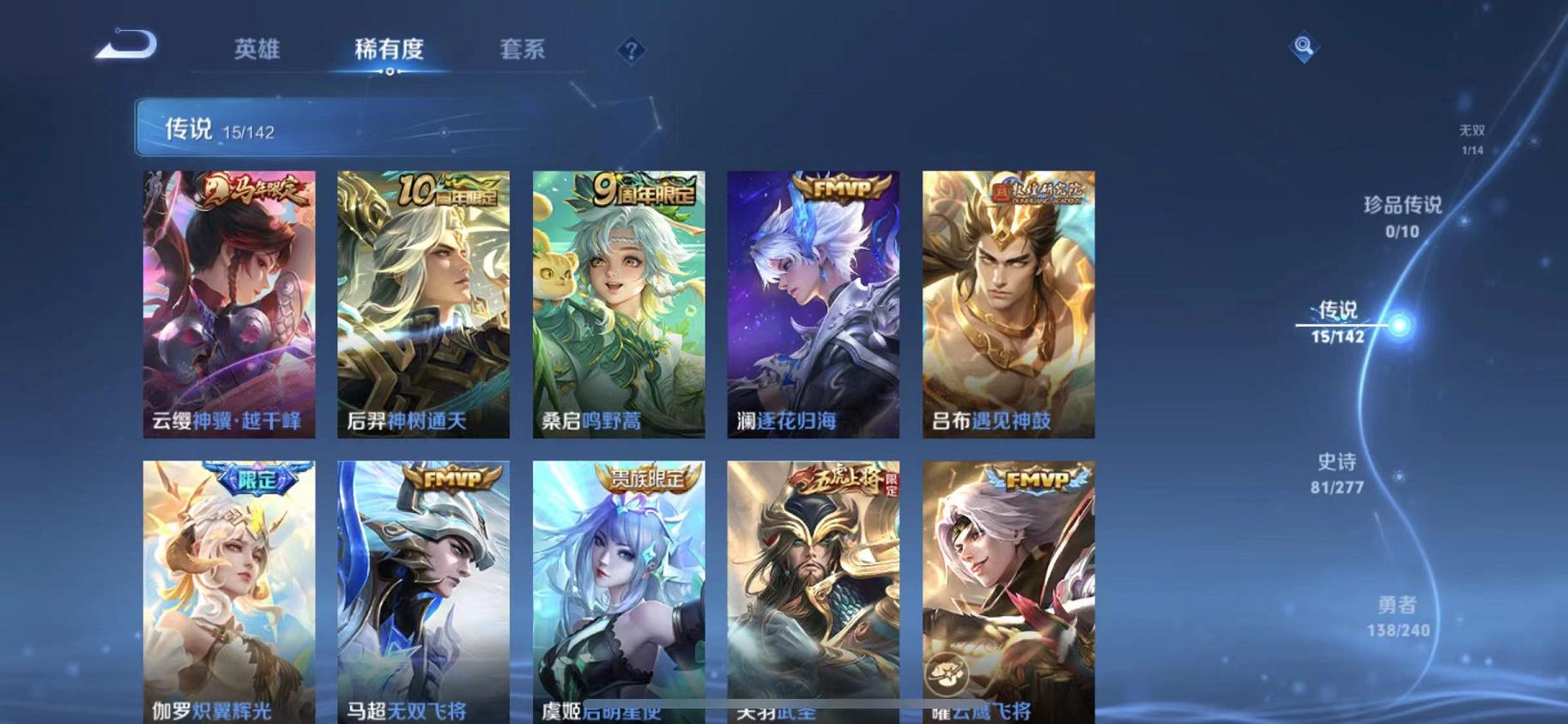This screenshot has width=1568, height=724.
Task: Click the 传说 15/142 header banner
Action: (x=343, y=130)
